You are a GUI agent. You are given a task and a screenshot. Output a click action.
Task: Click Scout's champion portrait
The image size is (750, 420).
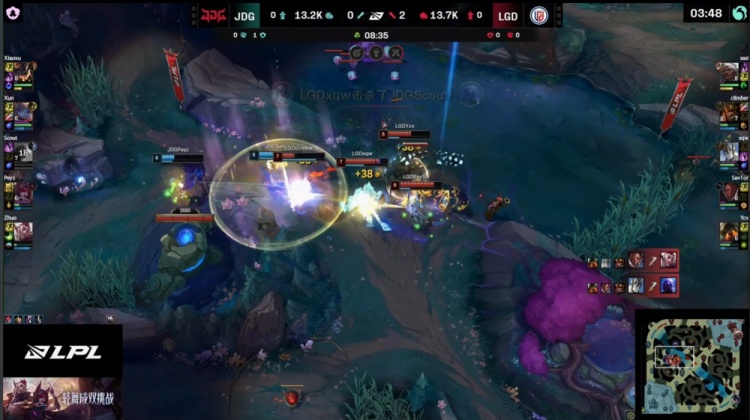coord(24,152)
